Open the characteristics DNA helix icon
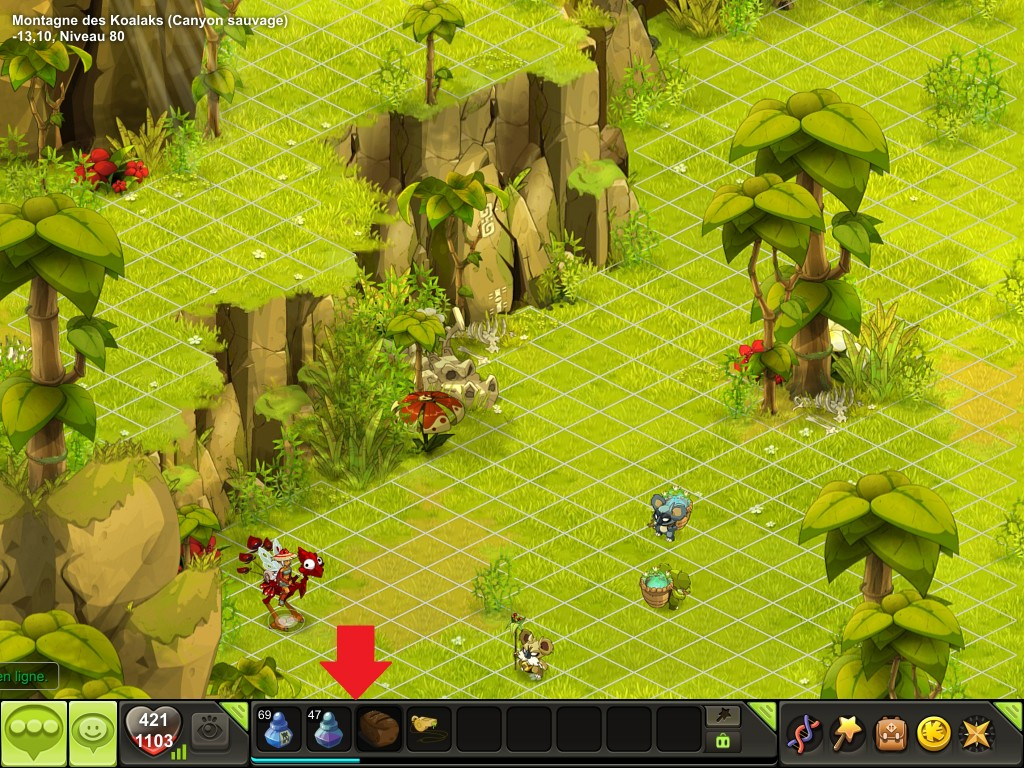Screen dimensions: 1024x768 (x=805, y=733)
